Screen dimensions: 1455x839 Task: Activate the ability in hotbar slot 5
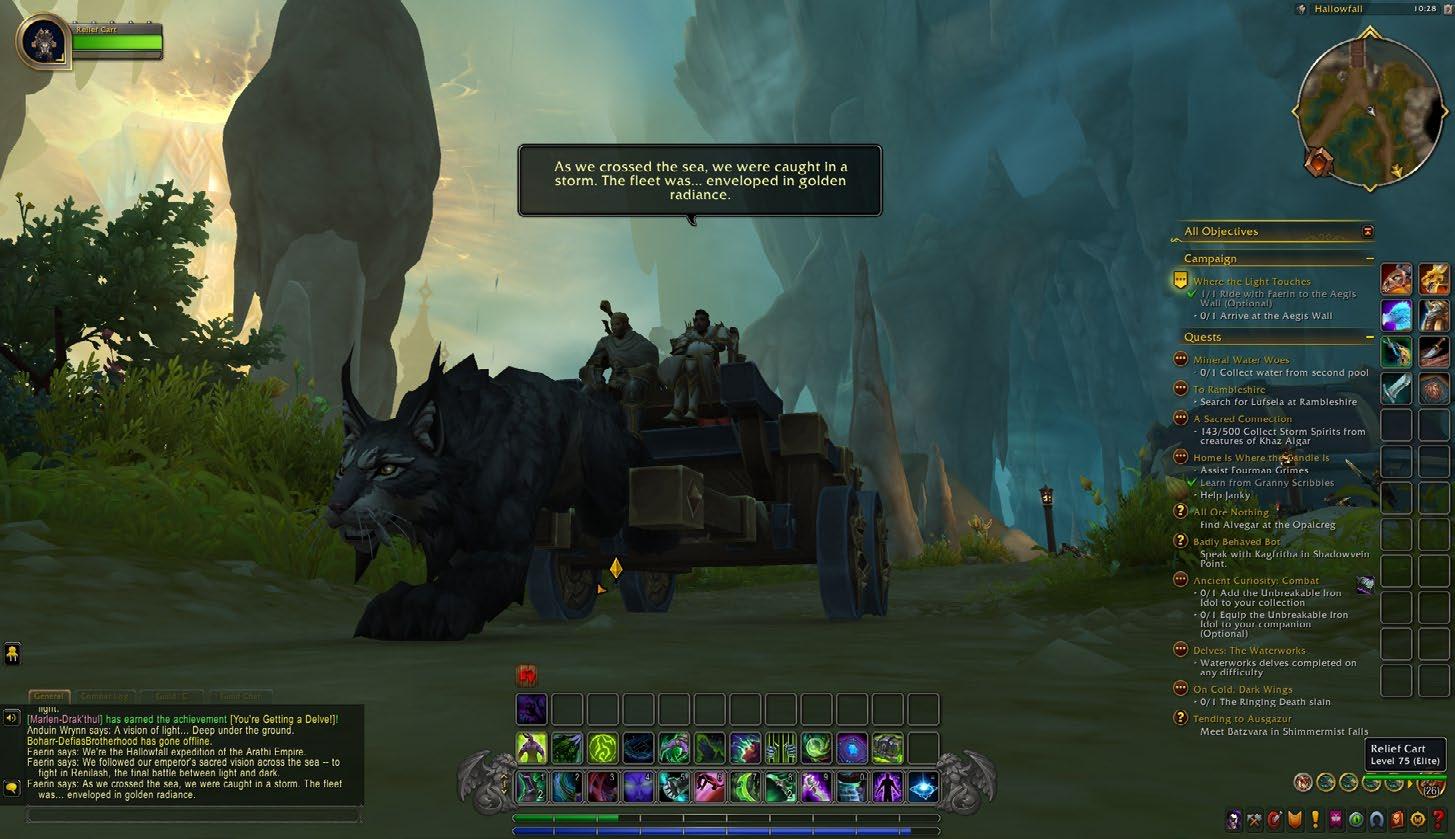(x=674, y=787)
